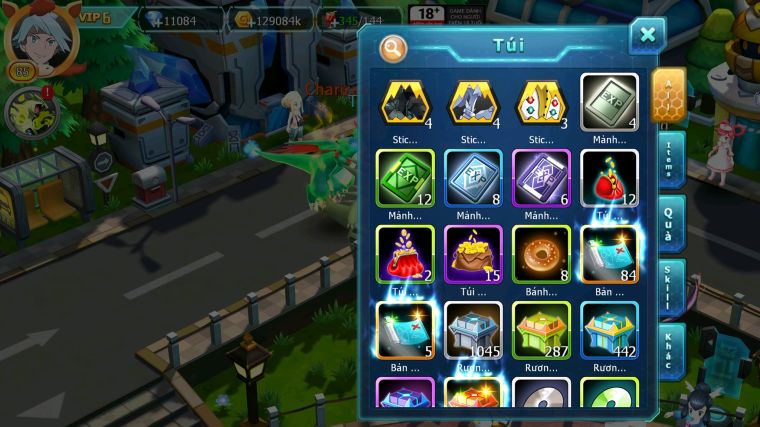Select the green EXP card with 12
Viewport: 760px width, 427px height.
pyautogui.click(x=405, y=179)
